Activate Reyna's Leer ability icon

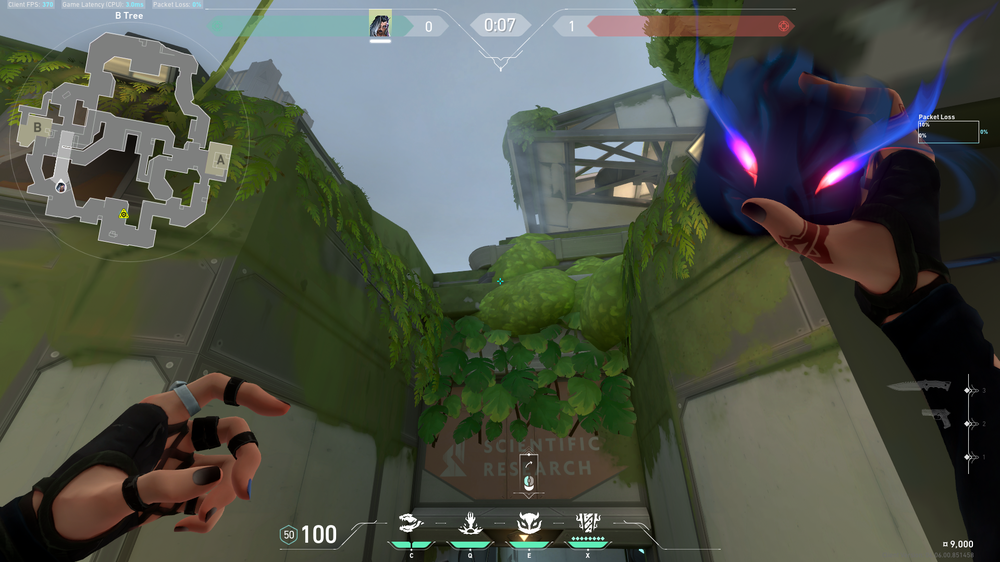click(x=411, y=522)
